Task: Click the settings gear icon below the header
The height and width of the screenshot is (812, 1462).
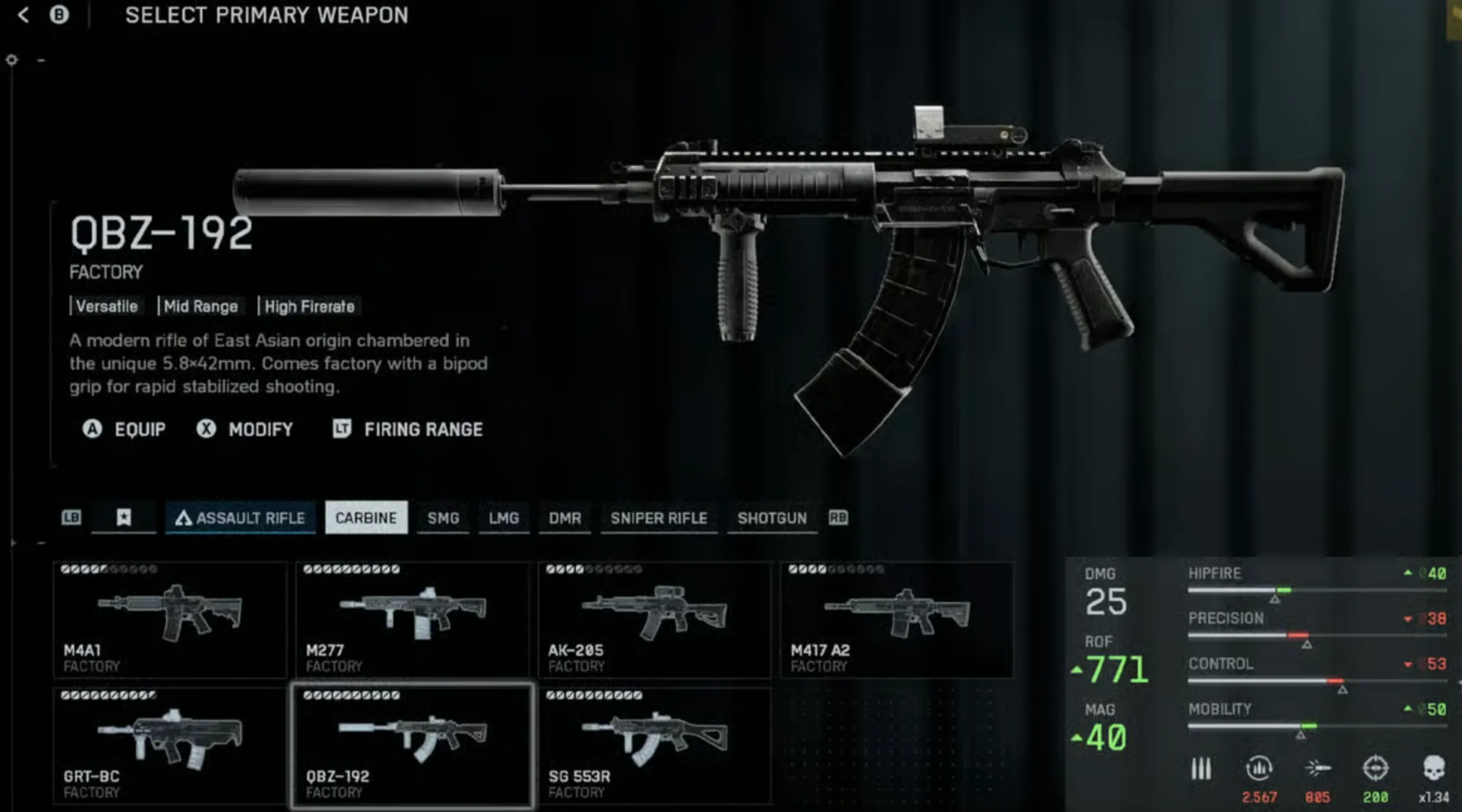Action: click(x=11, y=58)
